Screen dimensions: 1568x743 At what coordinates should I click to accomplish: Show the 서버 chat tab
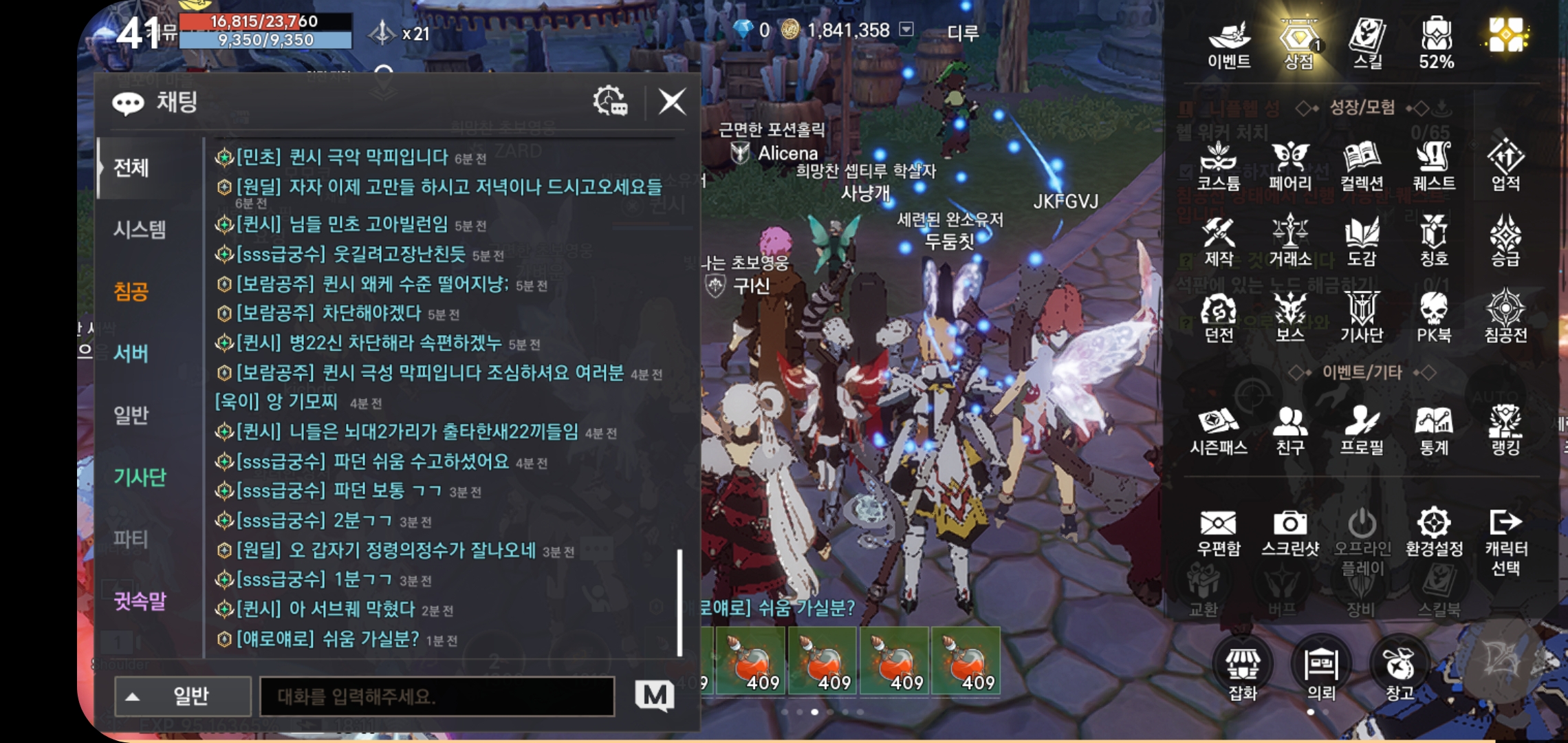point(131,353)
